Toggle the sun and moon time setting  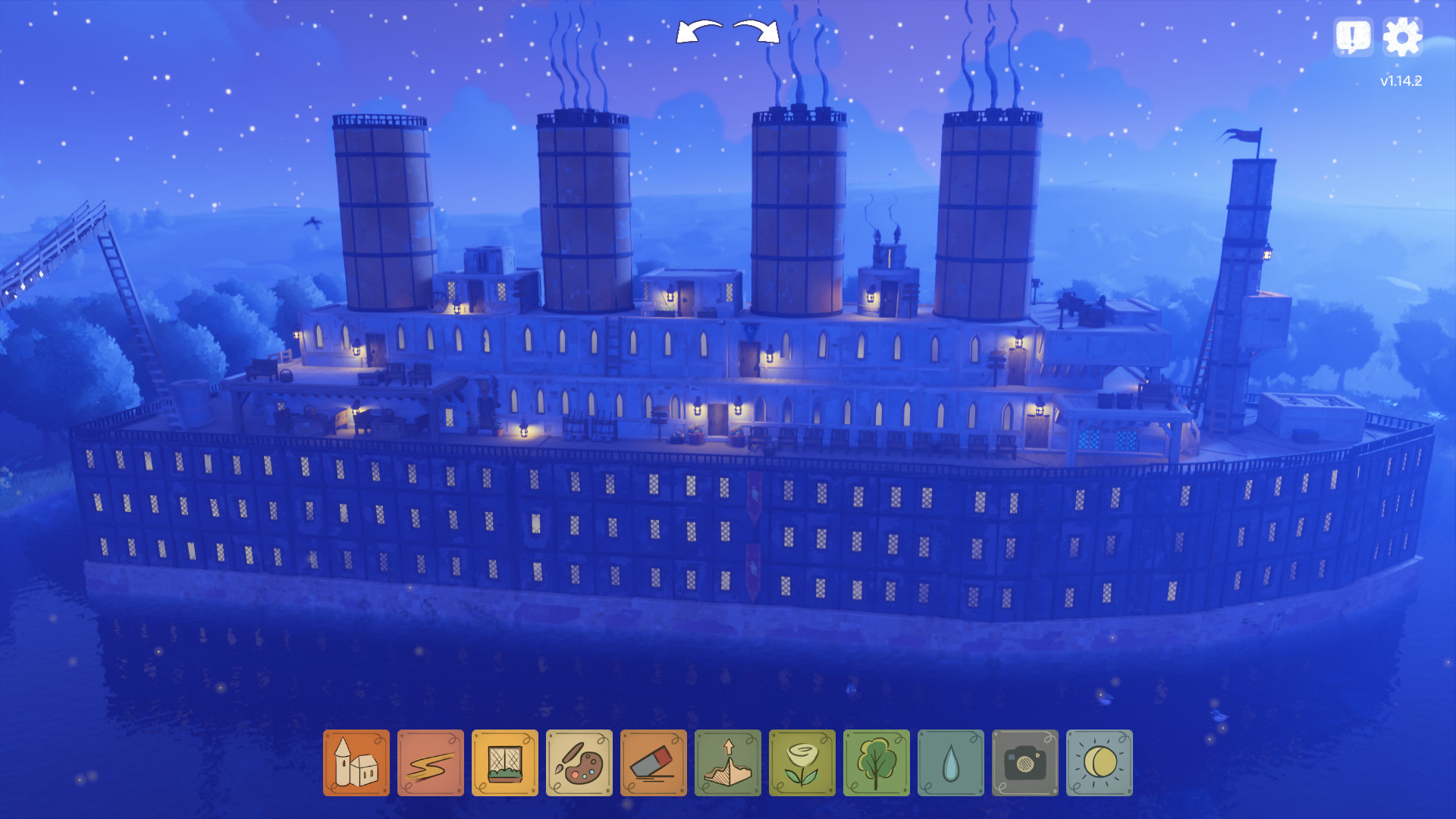pos(1099,763)
